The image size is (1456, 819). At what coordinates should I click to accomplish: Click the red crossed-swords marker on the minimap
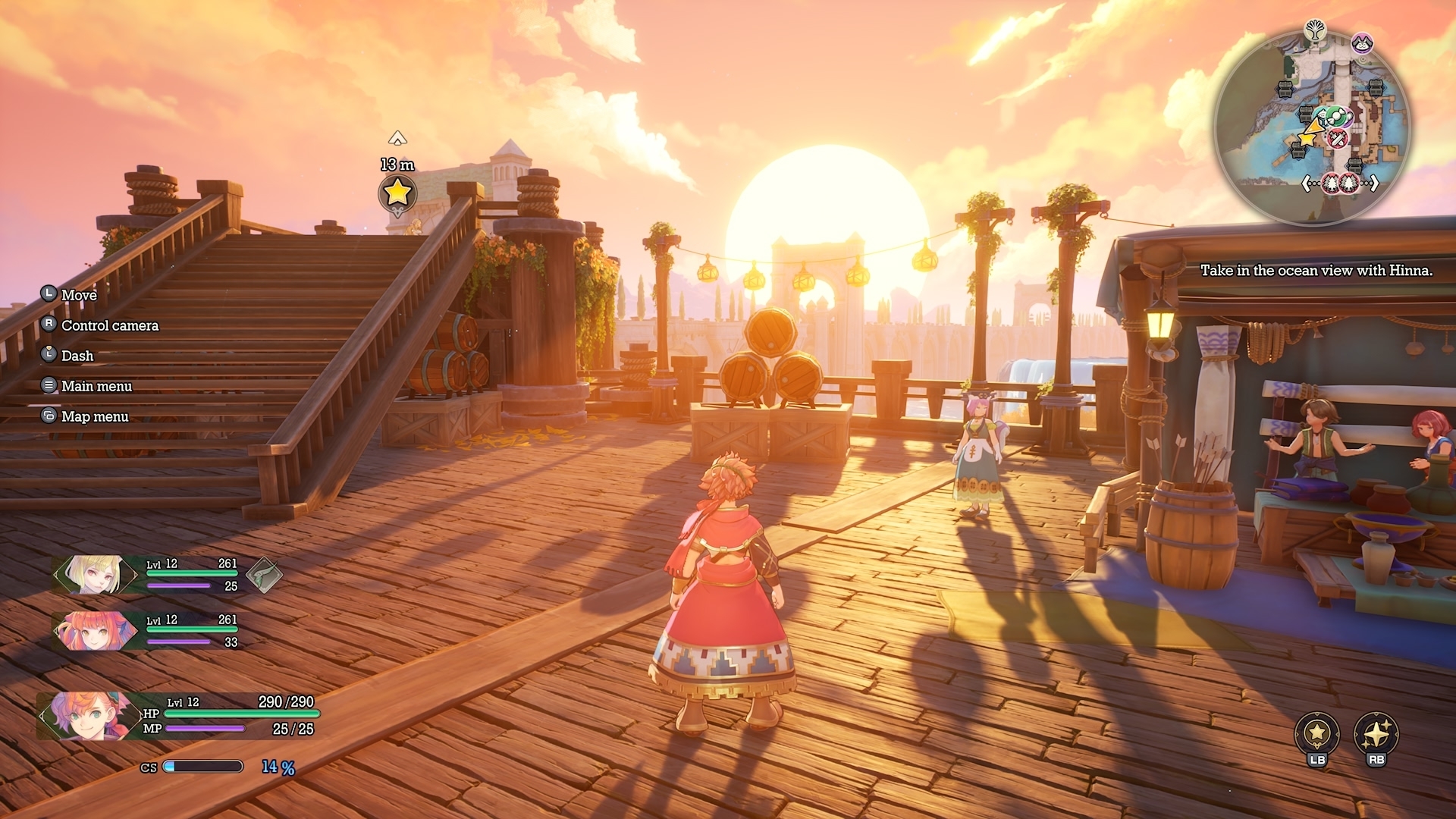[1338, 139]
